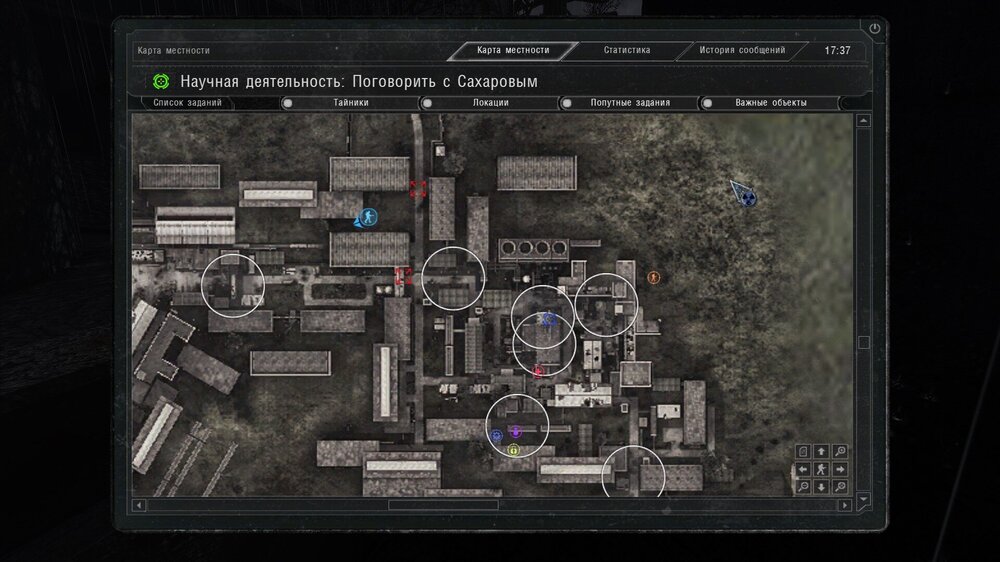This screenshot has height=562, width=1000.
Task: Pan the map right with the arrow button
Action: (839, 469)
